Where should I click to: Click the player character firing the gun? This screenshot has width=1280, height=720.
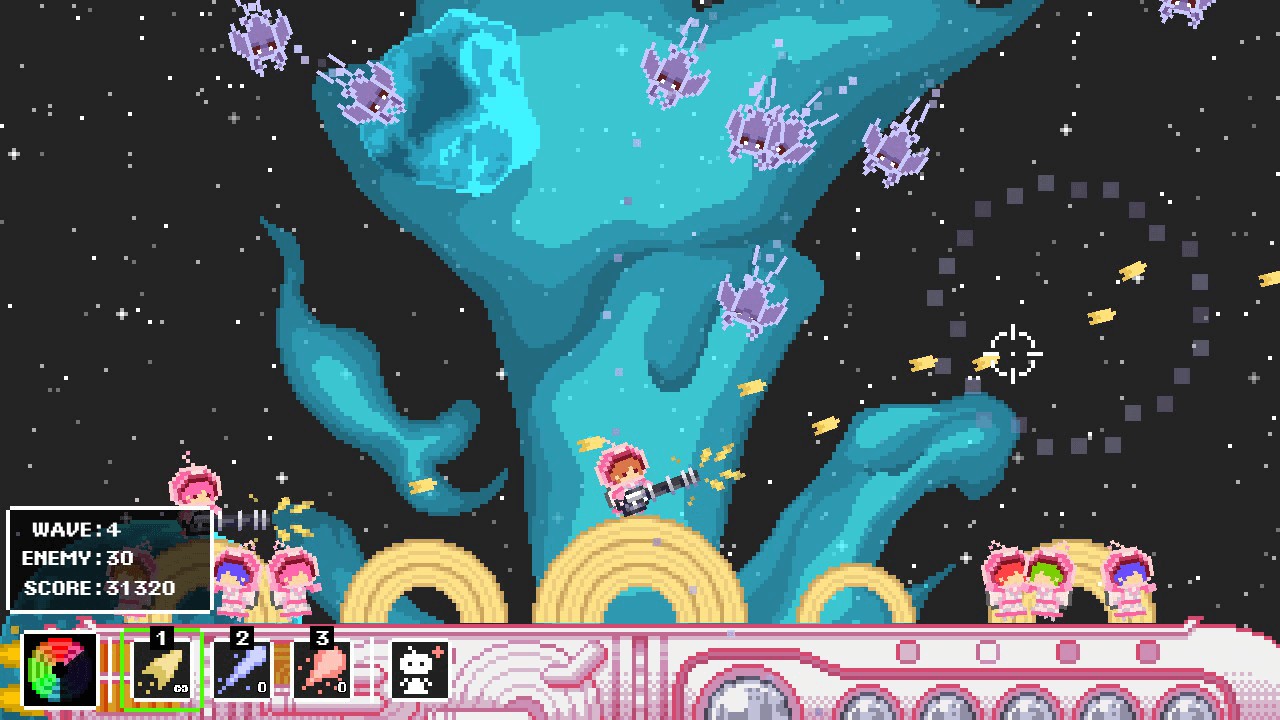click(625, 480)
